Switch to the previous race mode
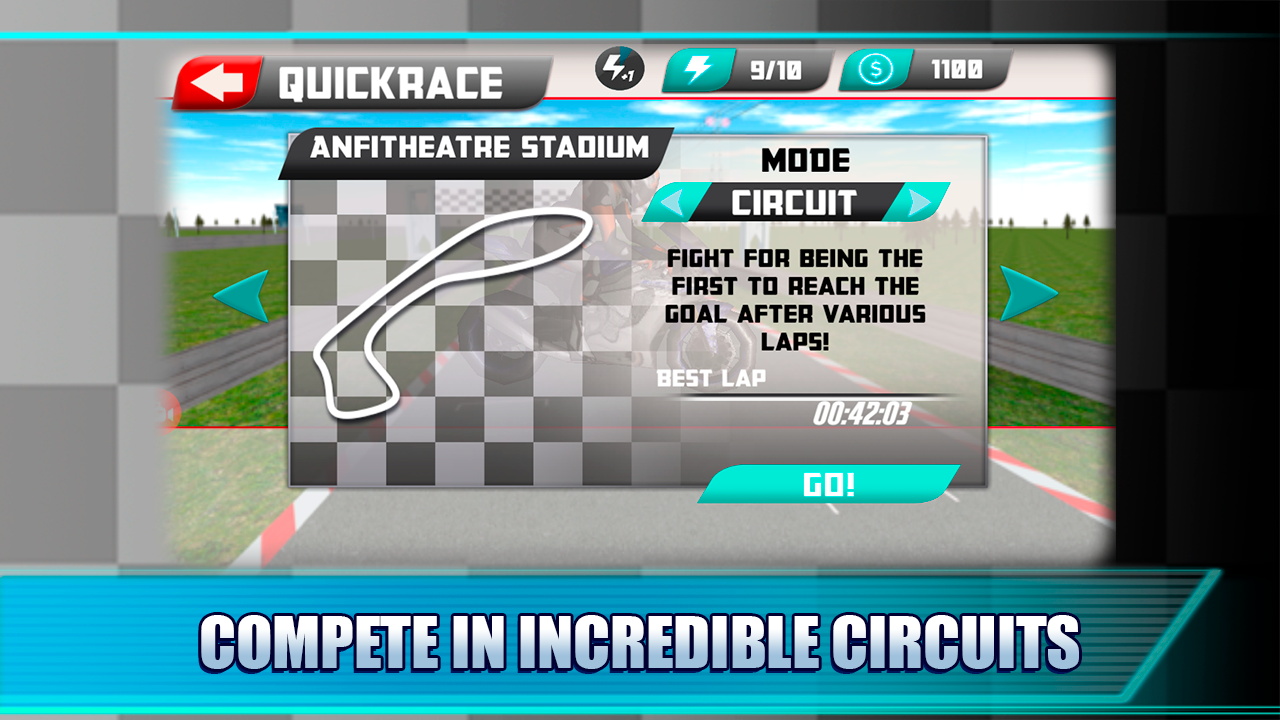 tap(671, 203)
